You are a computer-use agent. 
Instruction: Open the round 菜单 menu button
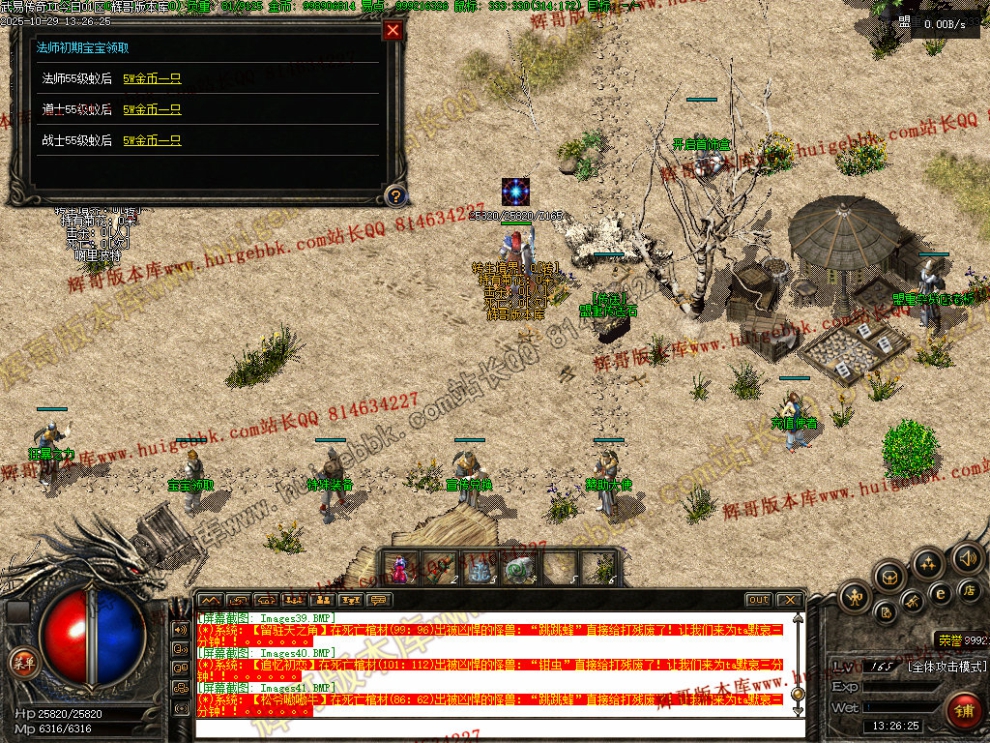(x=22, y=661)
